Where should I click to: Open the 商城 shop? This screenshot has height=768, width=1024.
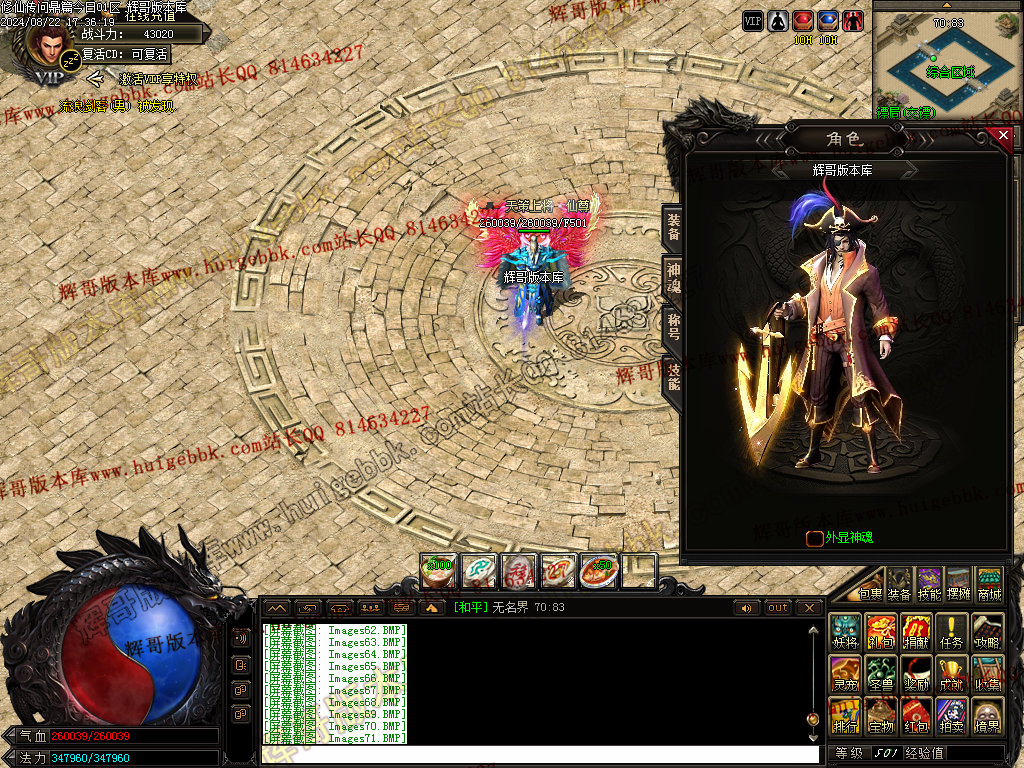[990, 583]
